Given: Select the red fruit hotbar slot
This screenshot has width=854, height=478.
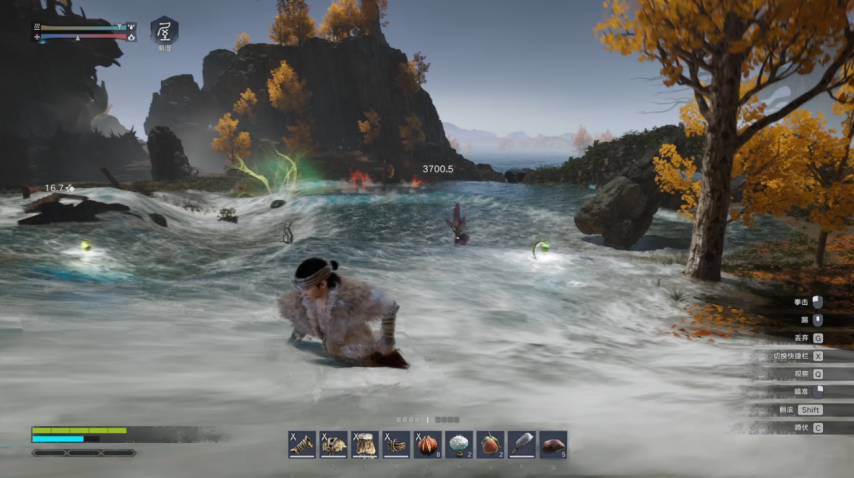Looking at the screenshot, I should [x=490, y=445].
